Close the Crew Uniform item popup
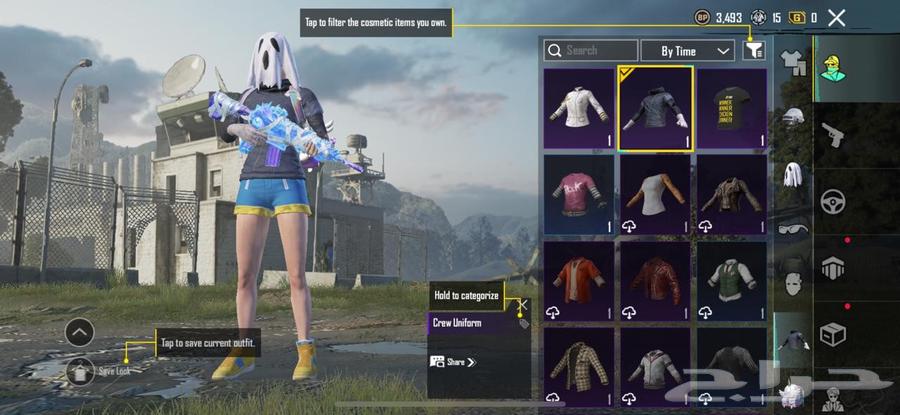The width and height of the screenshot is (900, 415). tap(523, 304)
